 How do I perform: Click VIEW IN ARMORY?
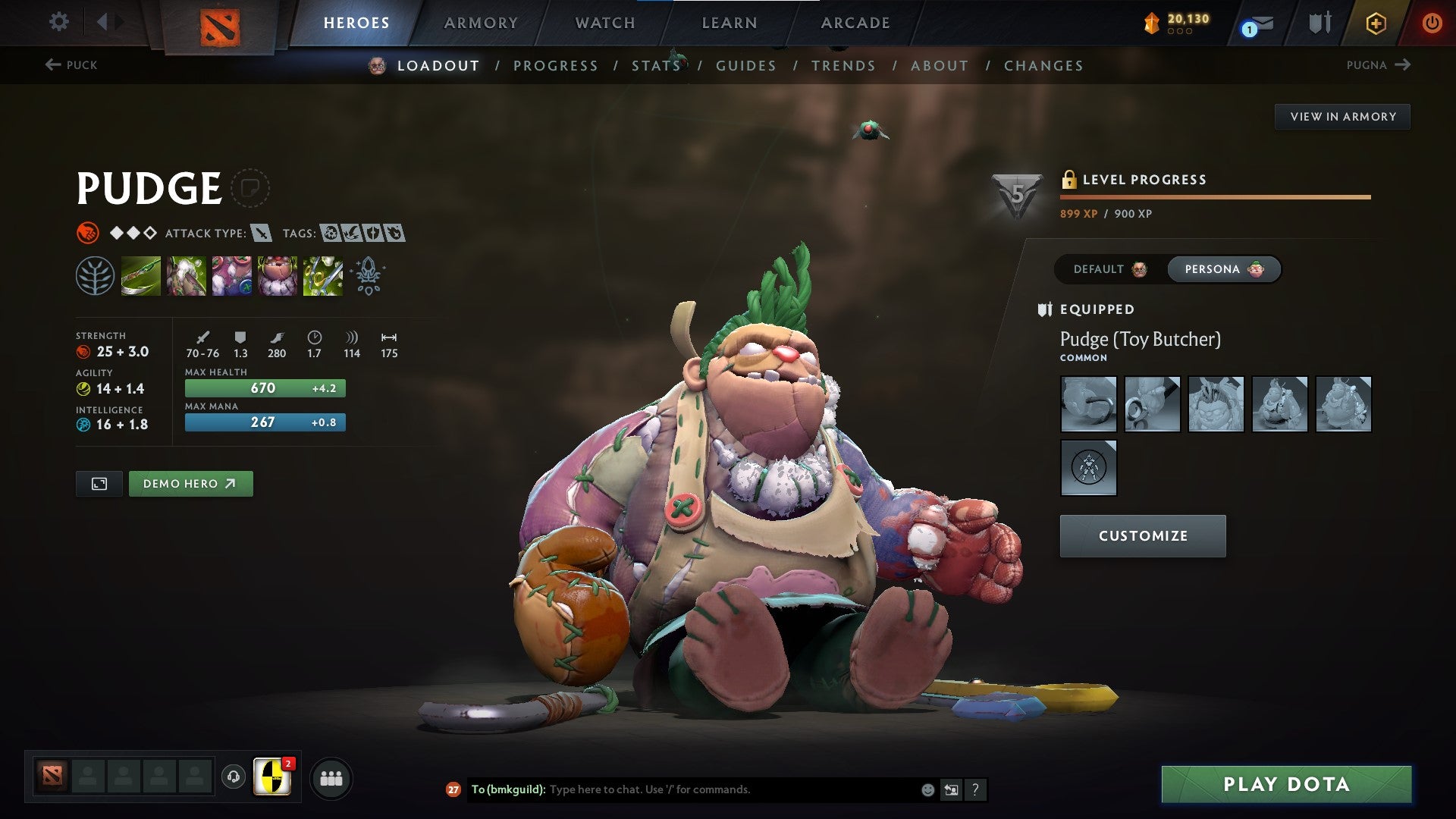pyautogui.click(x=1343, y=116)
